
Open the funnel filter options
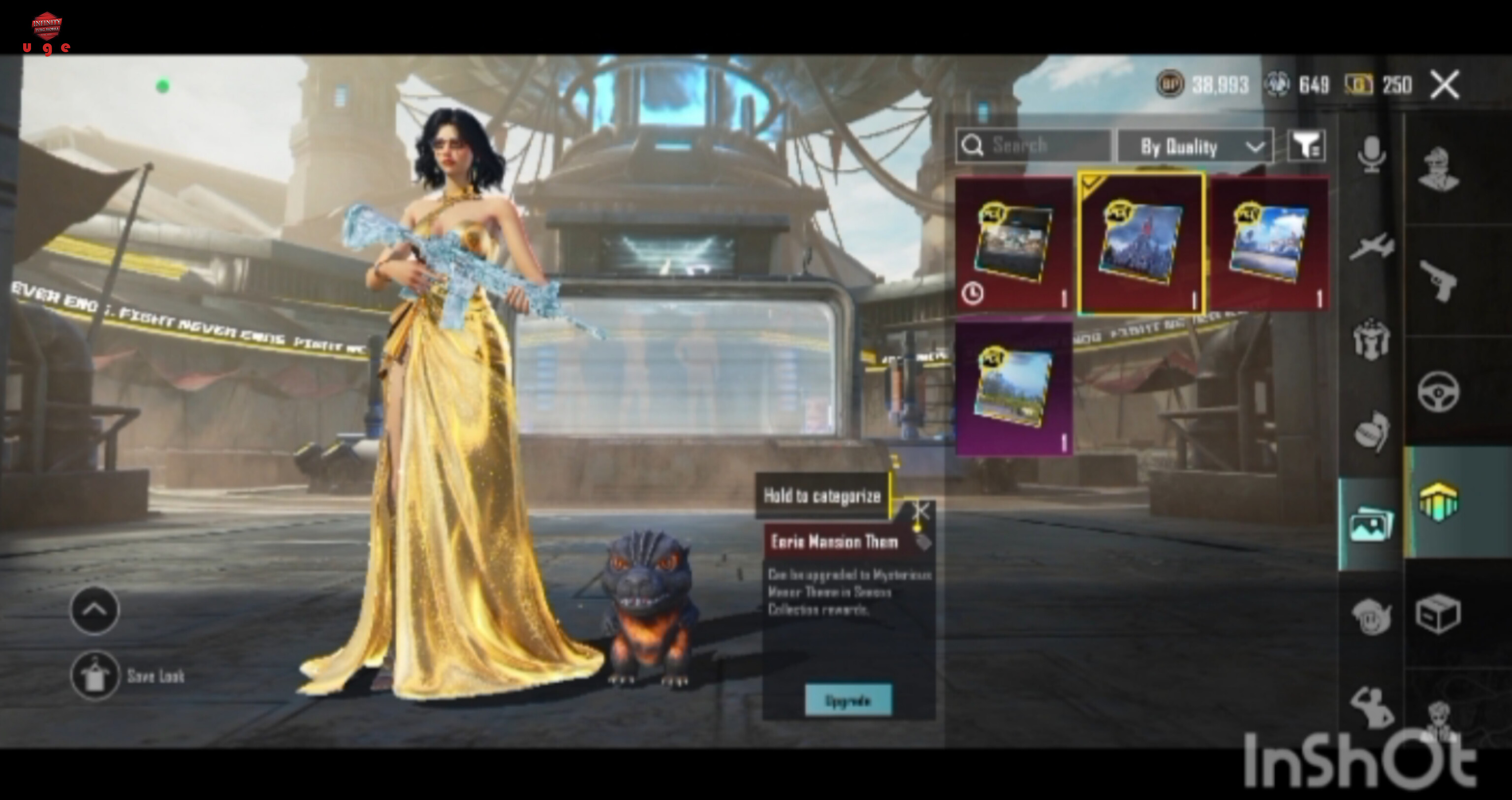pyautogui.click(x=1306, y=146)
